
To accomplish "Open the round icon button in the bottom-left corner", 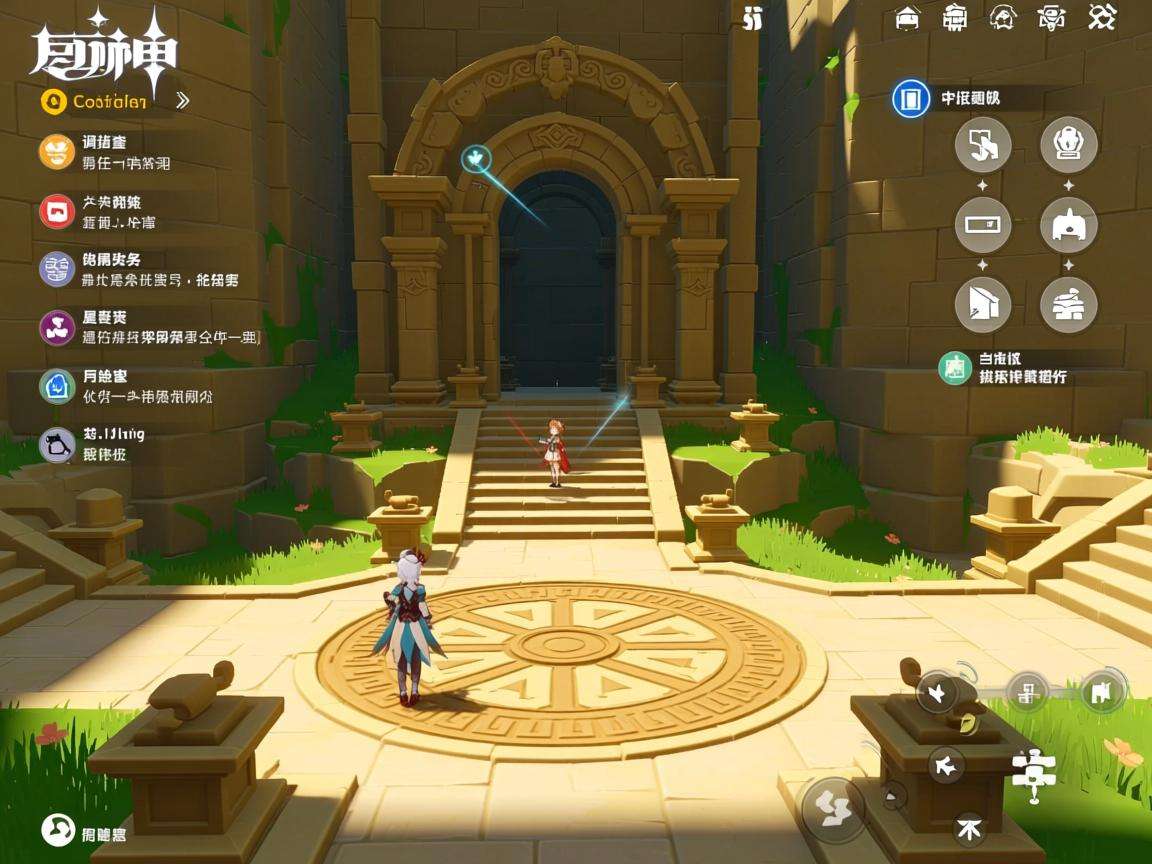I will [x=58, y=829].
